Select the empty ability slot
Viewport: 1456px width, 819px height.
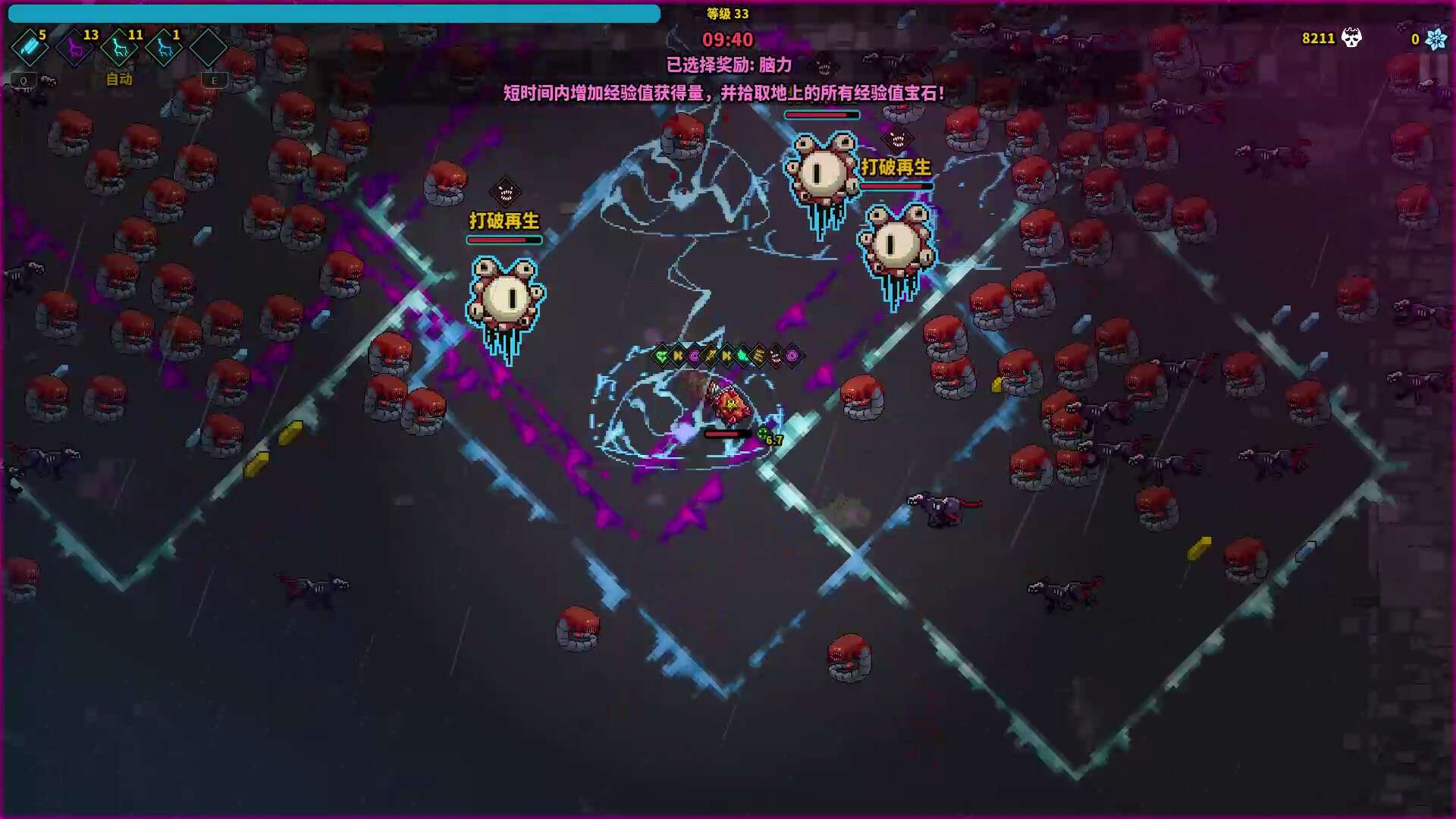pyautogui.click(x=208, y=49)
